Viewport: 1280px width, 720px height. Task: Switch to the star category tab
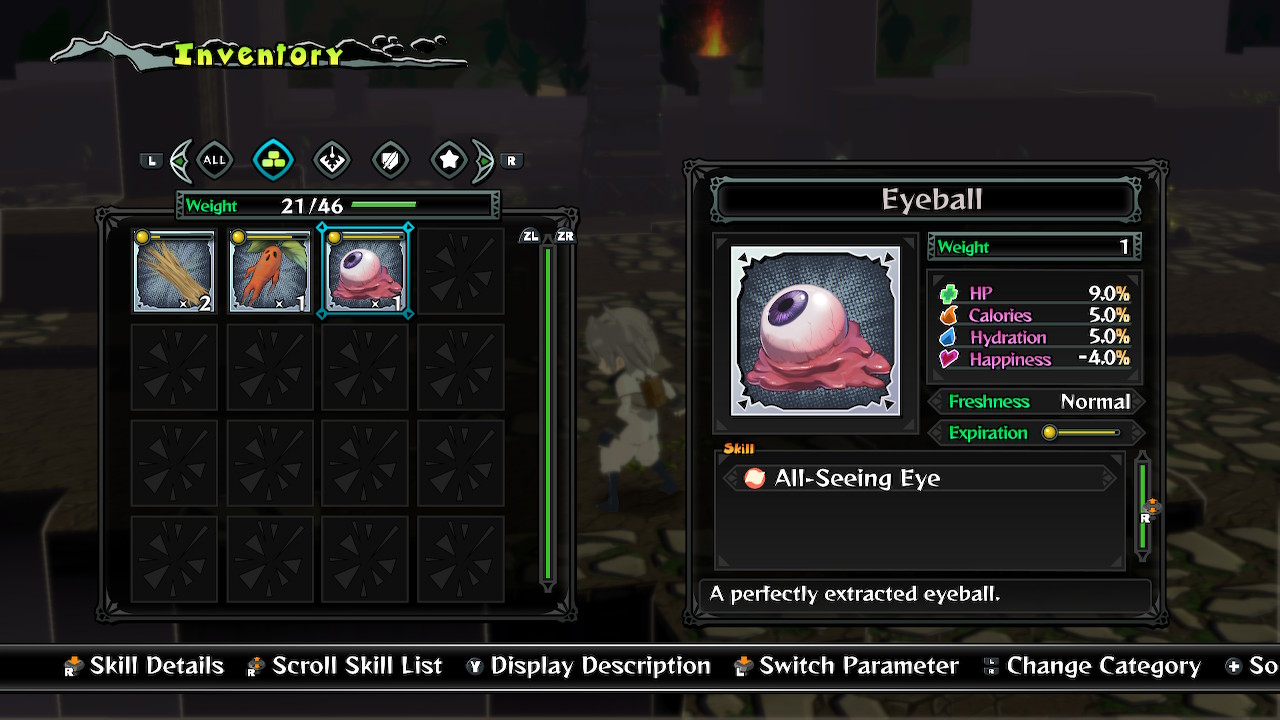click(449, 160)
